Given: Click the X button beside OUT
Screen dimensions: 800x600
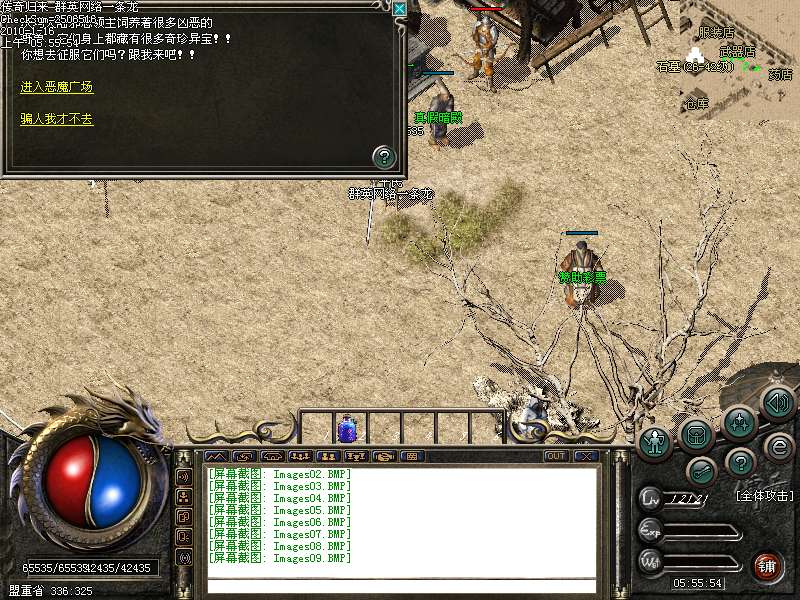Looking at the screenshot, I should 585,456.
